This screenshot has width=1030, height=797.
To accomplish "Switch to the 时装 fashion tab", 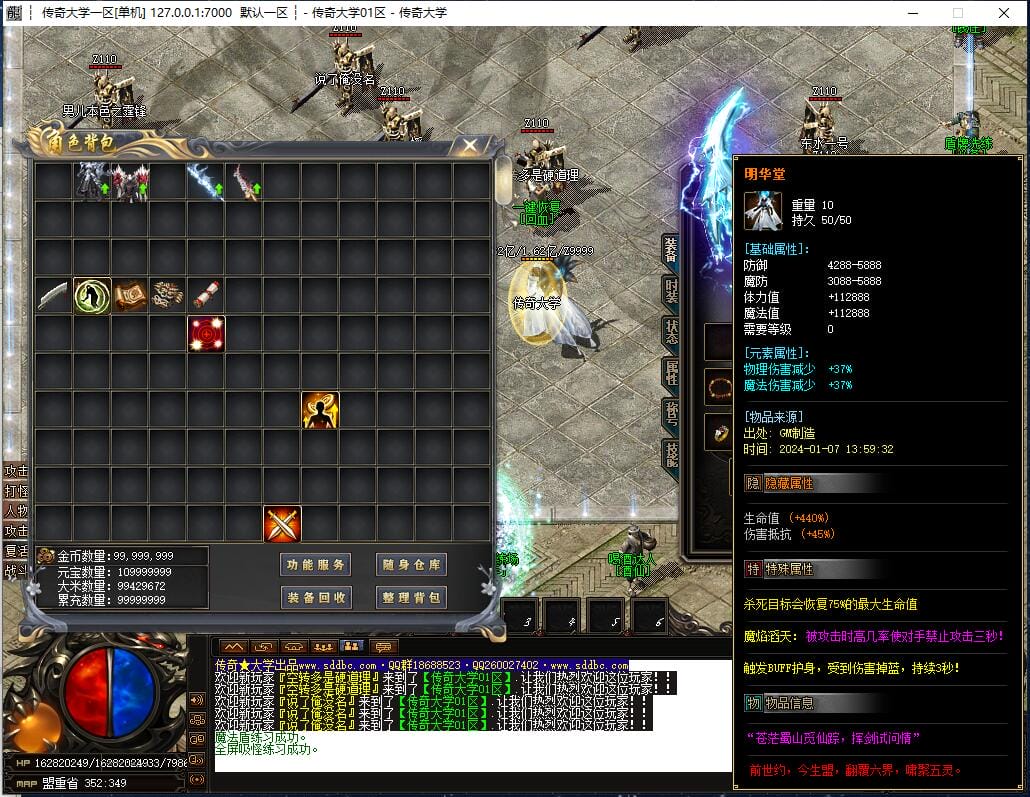I will tap(671, 293).
